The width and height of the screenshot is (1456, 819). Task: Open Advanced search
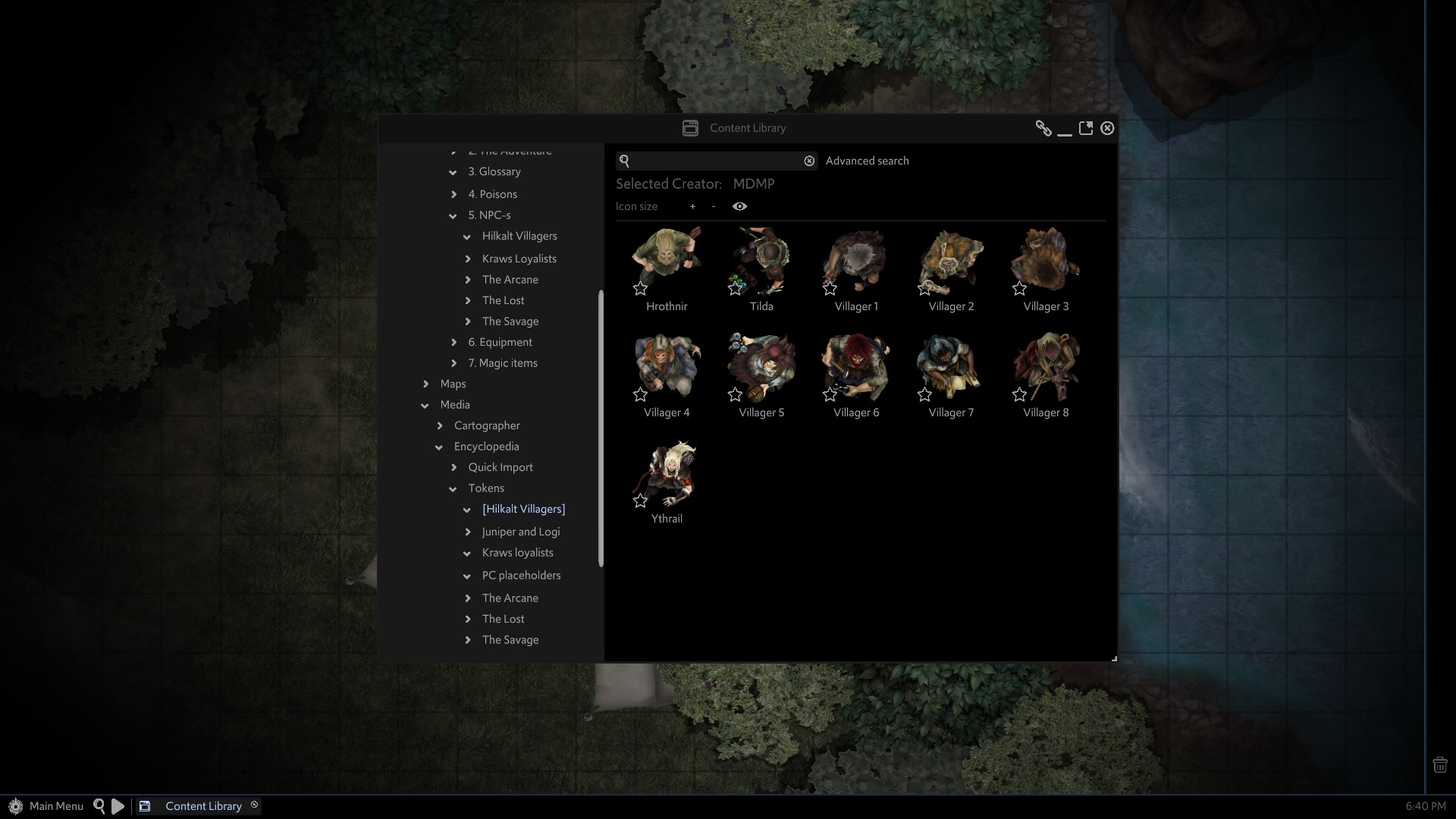pos(867,161)
